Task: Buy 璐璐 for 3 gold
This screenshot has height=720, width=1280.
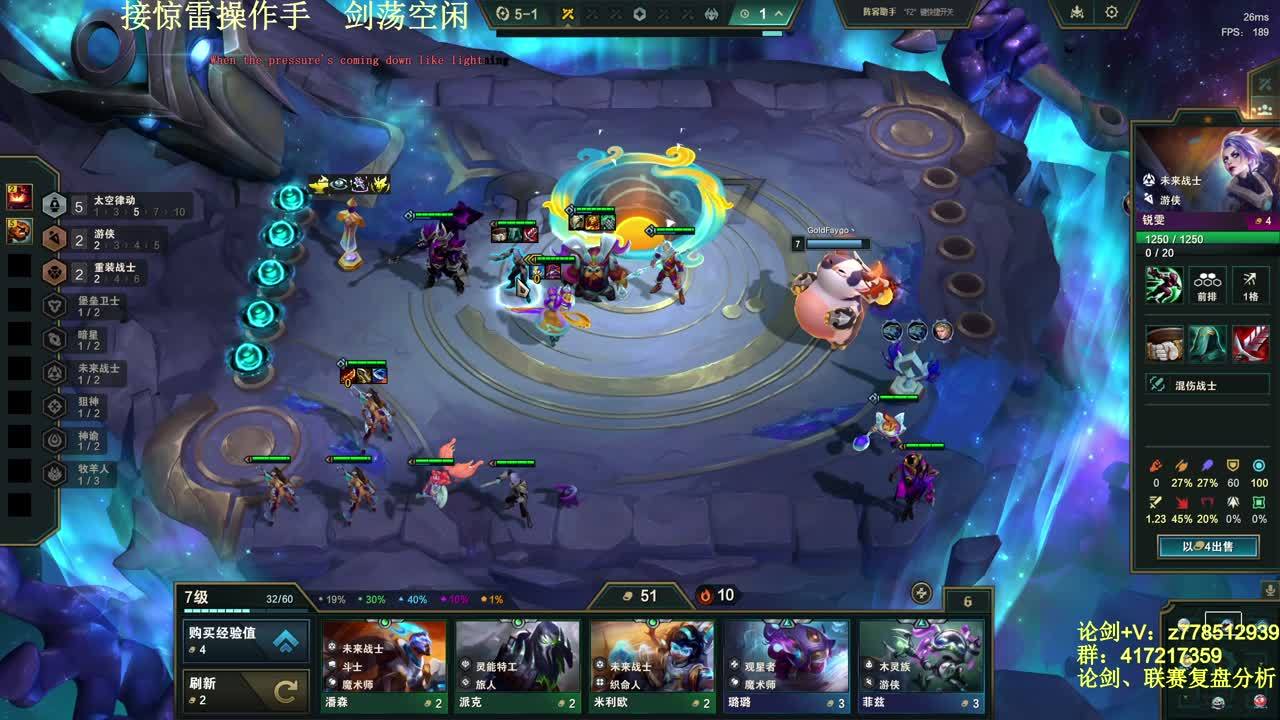Action: click(786, 665)
